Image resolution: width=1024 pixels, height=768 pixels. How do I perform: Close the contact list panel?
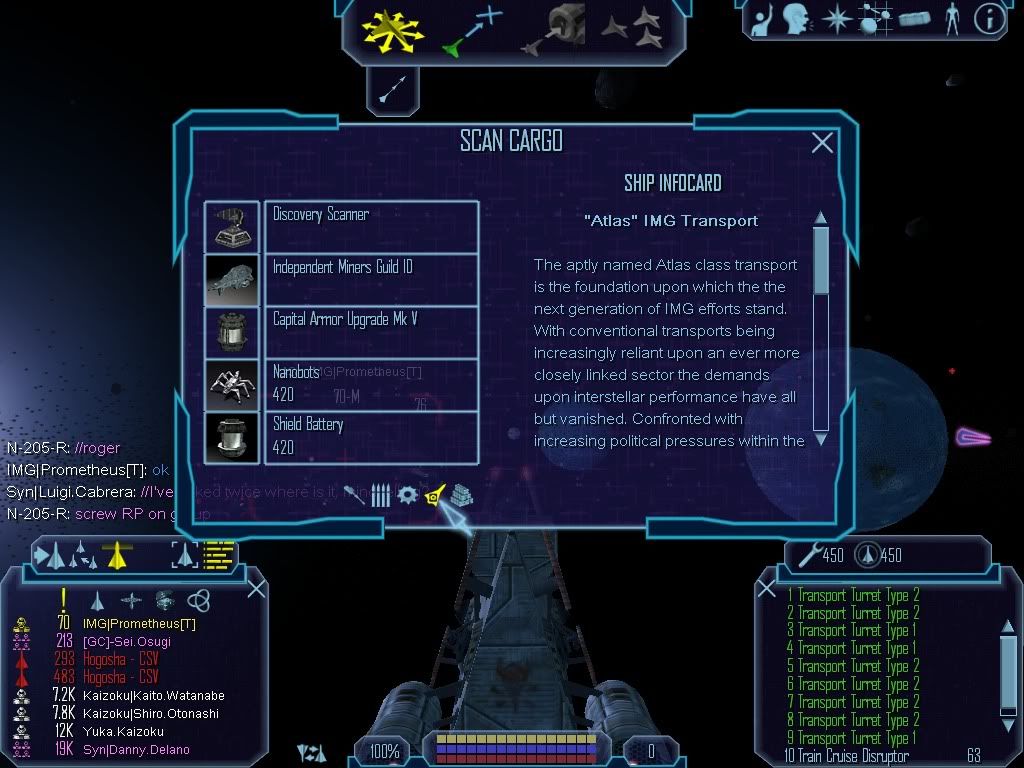[256, 588]
